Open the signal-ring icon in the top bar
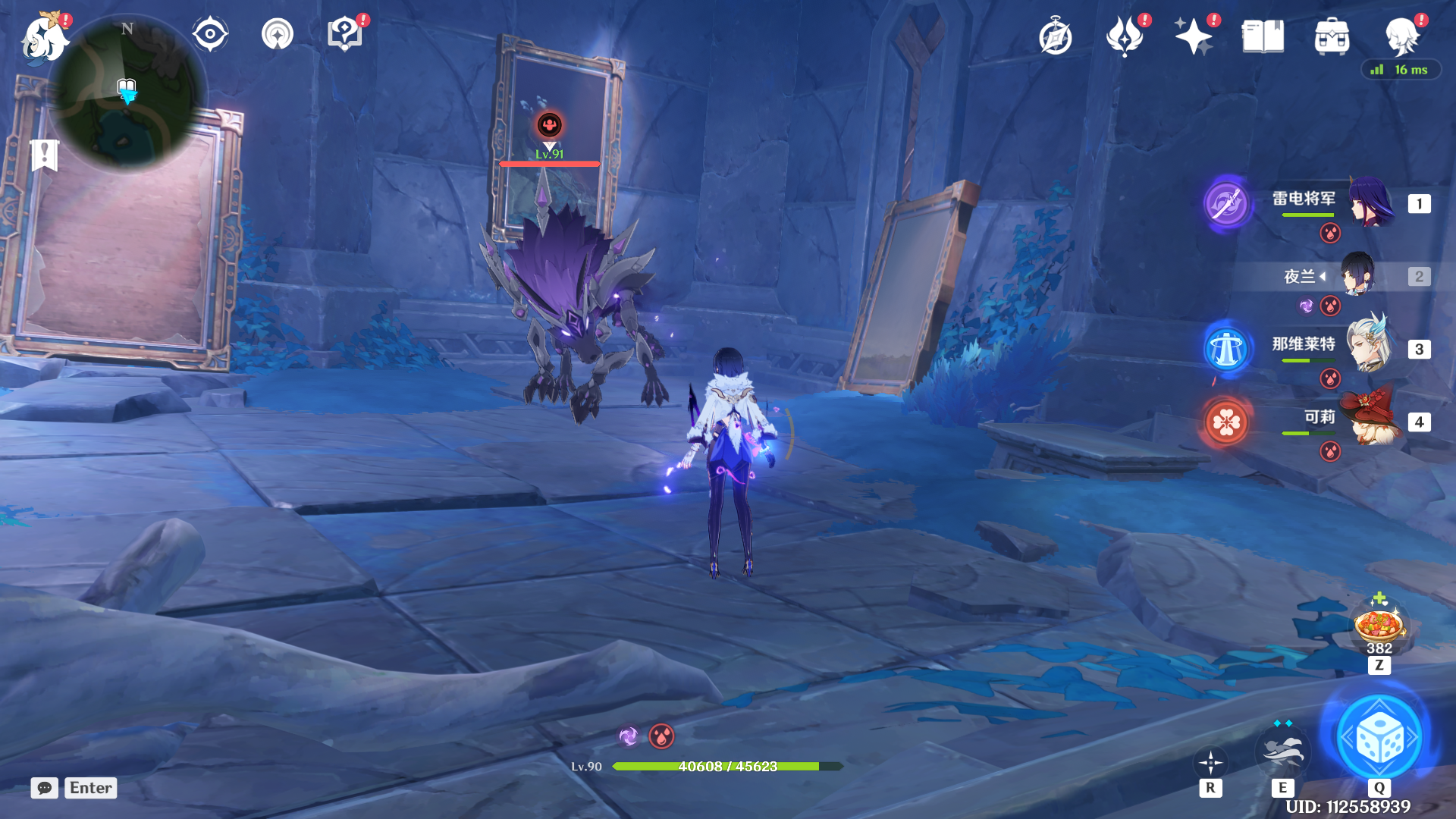The image size is (1456, 819). (278, 34)
